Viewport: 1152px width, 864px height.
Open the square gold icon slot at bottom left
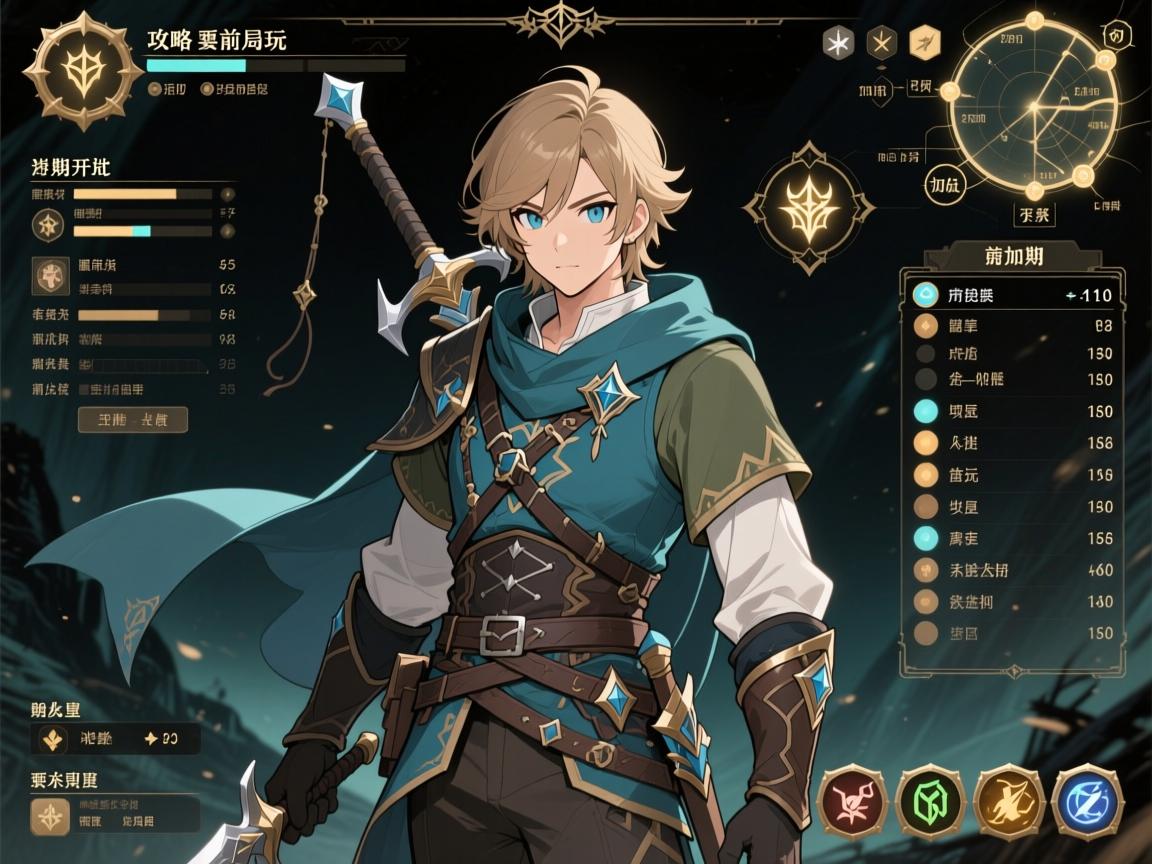48,817
